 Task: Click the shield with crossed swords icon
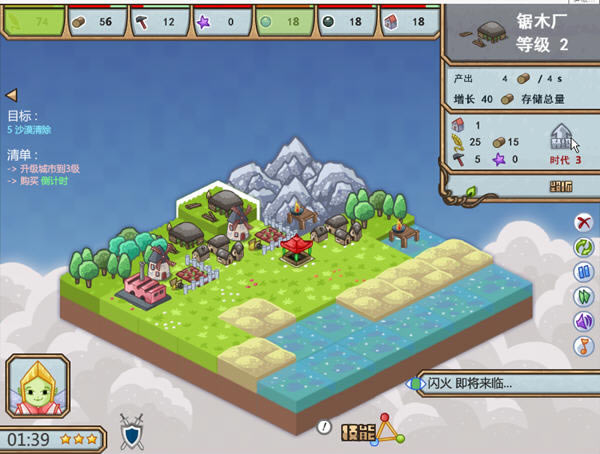[x=132, y=430]
